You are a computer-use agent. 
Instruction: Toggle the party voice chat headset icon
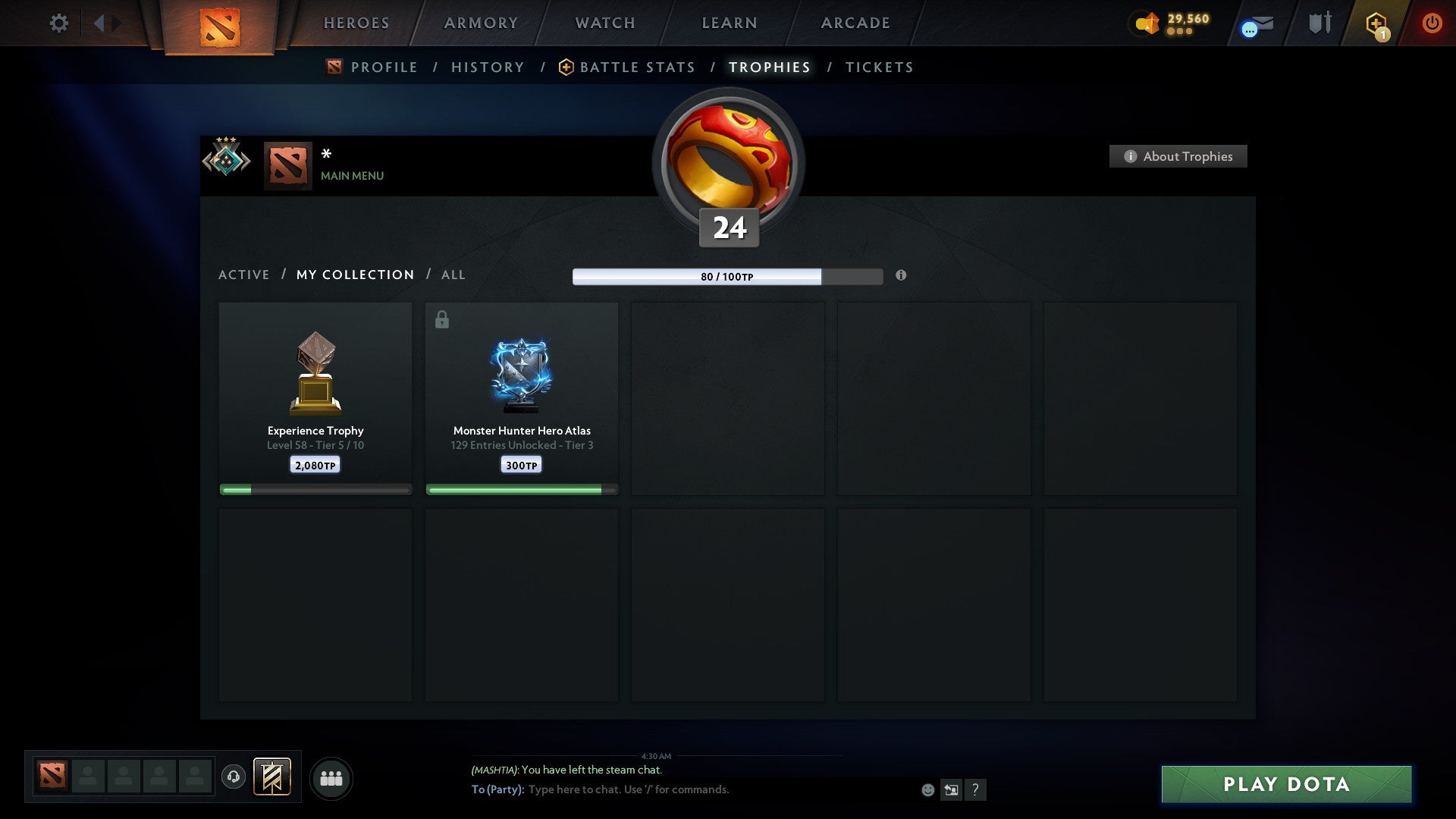pos(234,777)
